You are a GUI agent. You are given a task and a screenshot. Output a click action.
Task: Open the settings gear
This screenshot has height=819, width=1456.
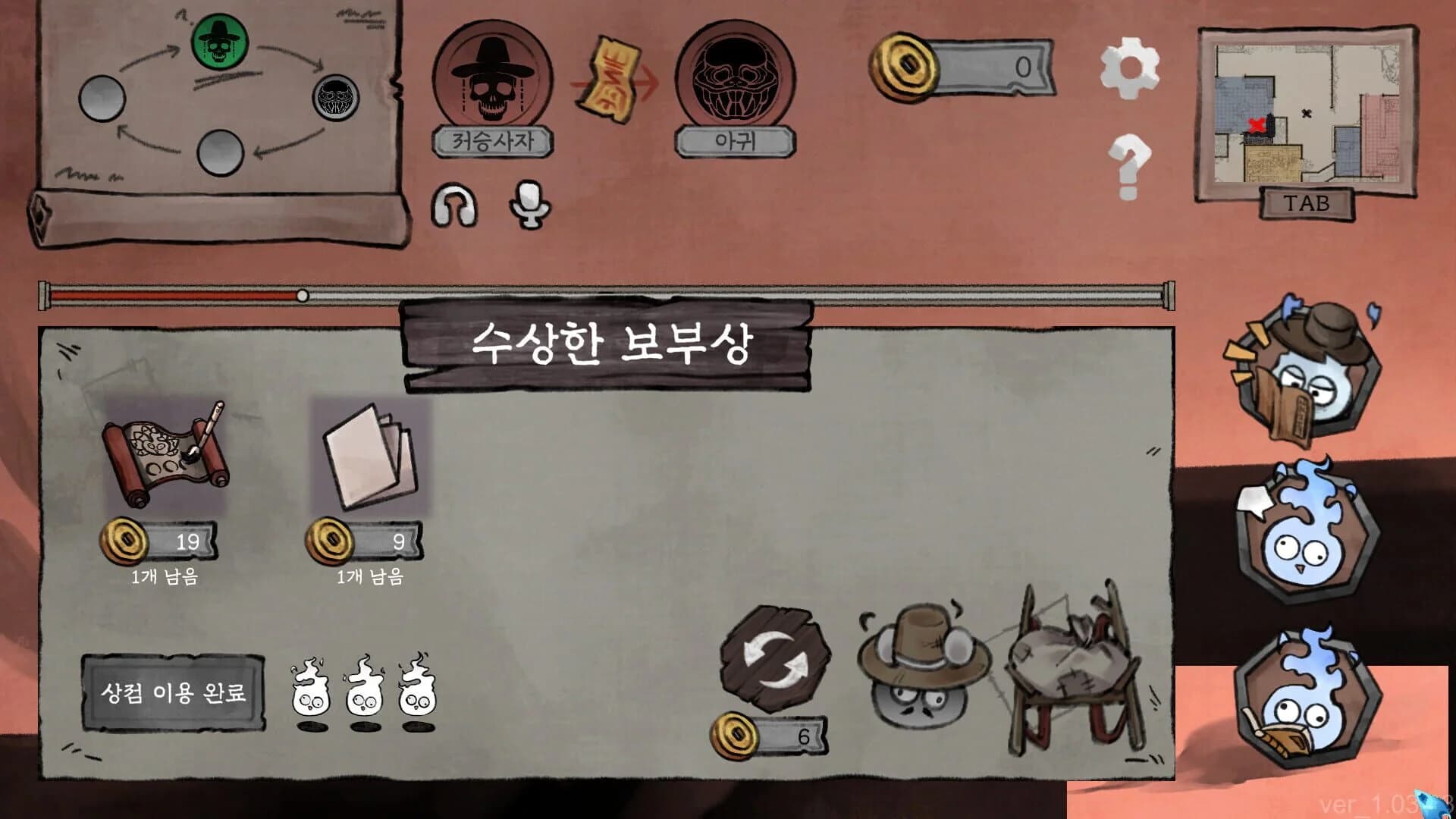(x=1131, y=68)
